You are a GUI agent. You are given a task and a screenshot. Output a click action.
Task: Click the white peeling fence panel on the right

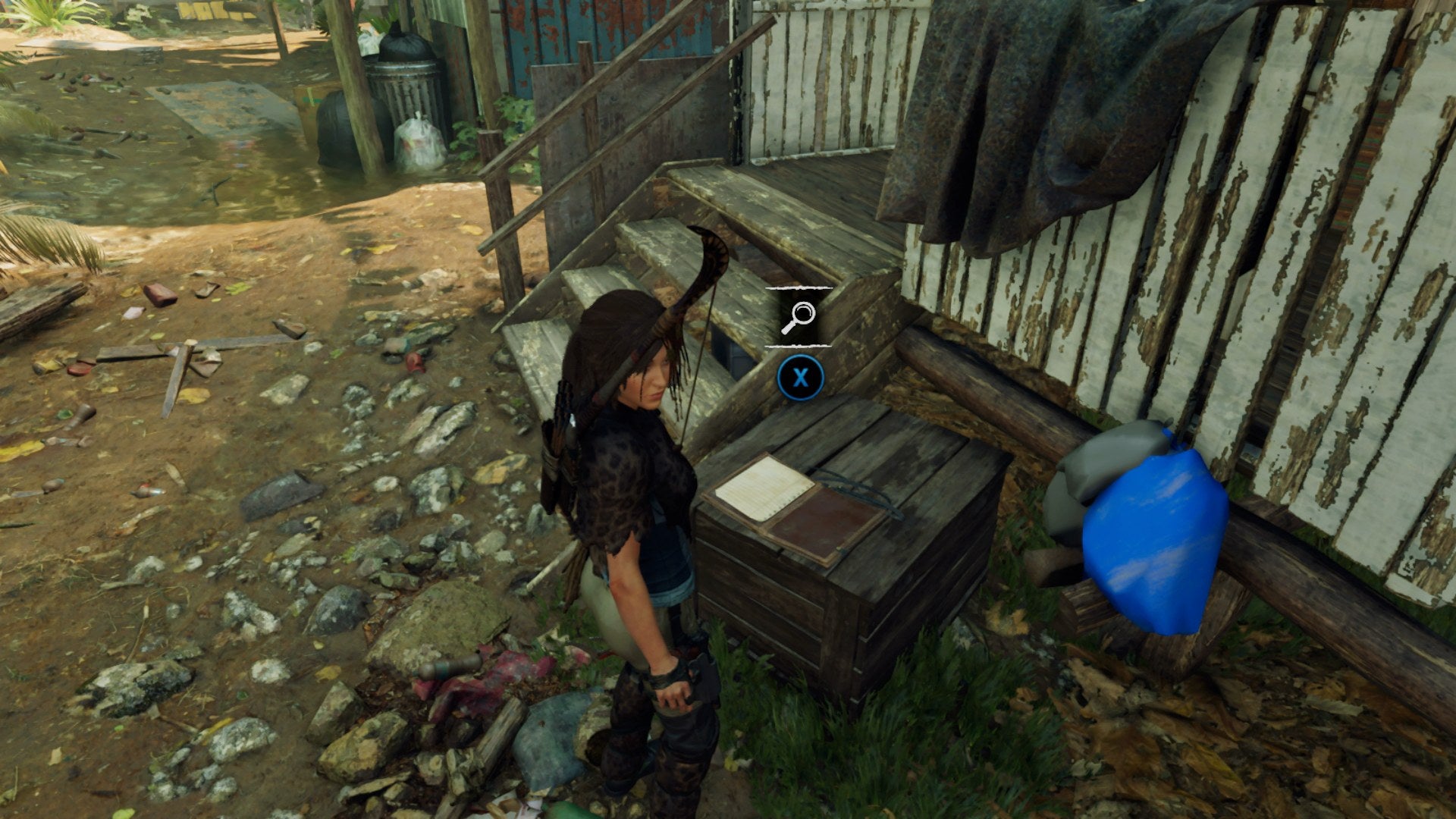(x=1327, y=303)
